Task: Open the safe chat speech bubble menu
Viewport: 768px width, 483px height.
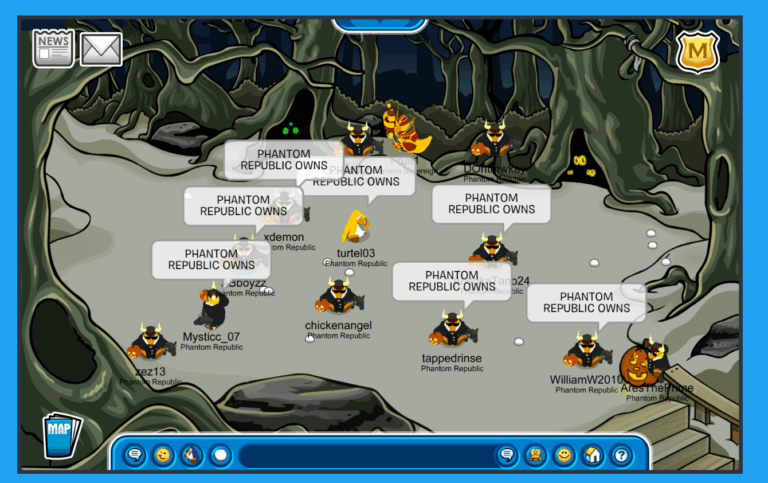Action: pyautogui.click(x=134, y=456)
